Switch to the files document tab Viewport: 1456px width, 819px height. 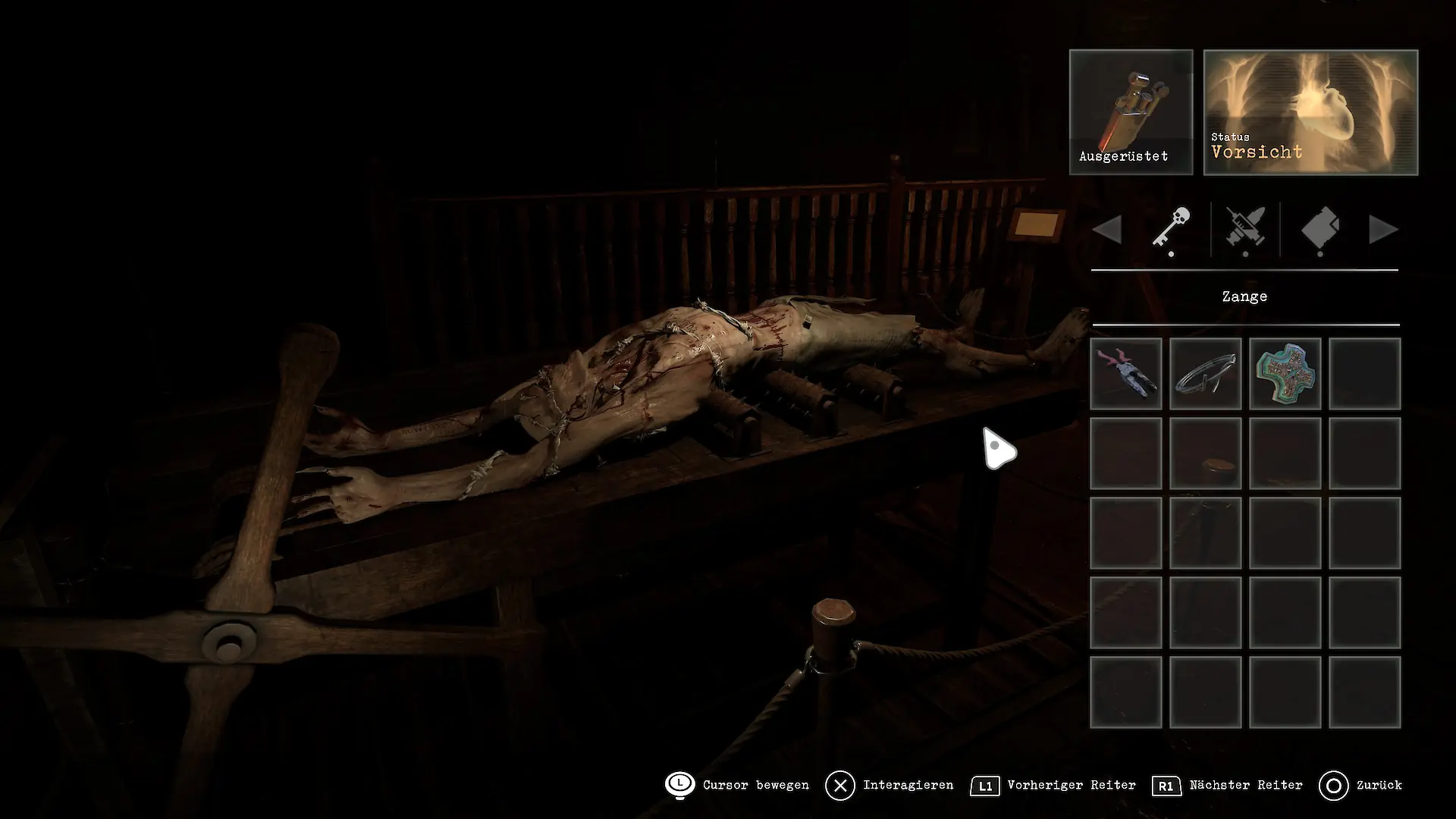pos(1319,229)
